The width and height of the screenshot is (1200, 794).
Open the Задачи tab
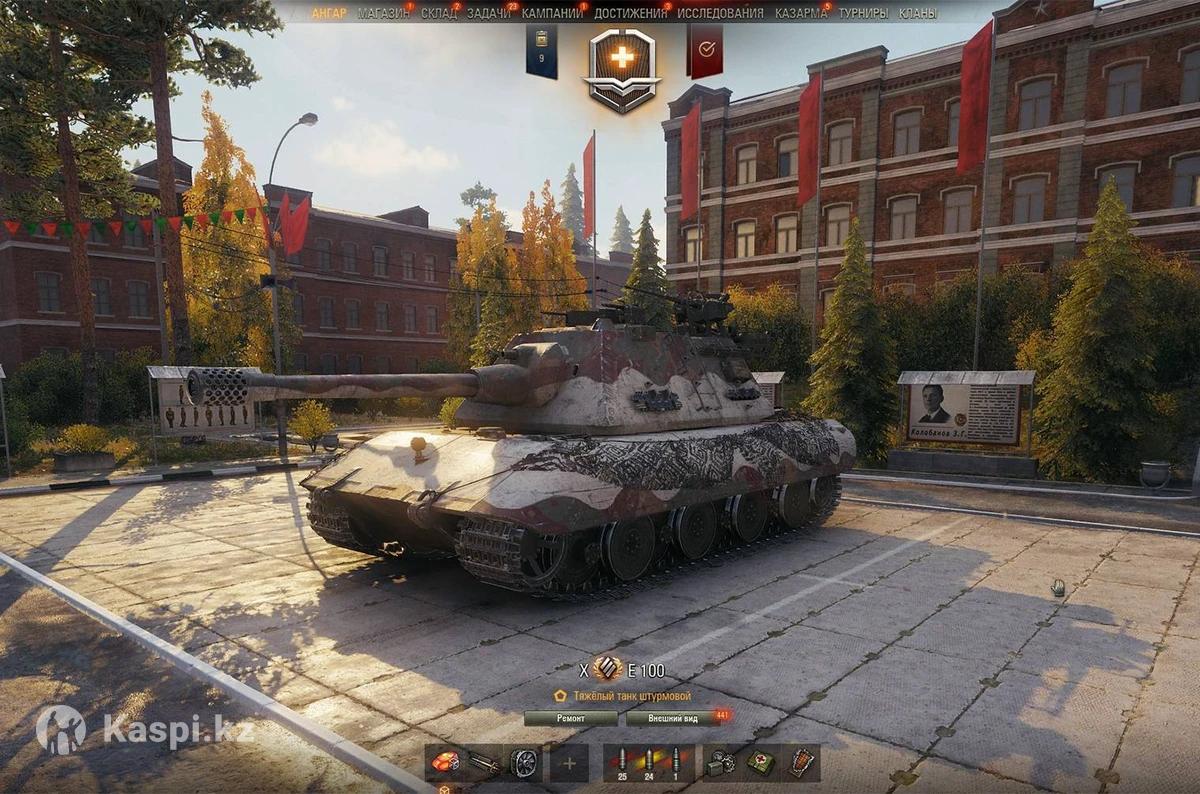(x=489, y=13)
